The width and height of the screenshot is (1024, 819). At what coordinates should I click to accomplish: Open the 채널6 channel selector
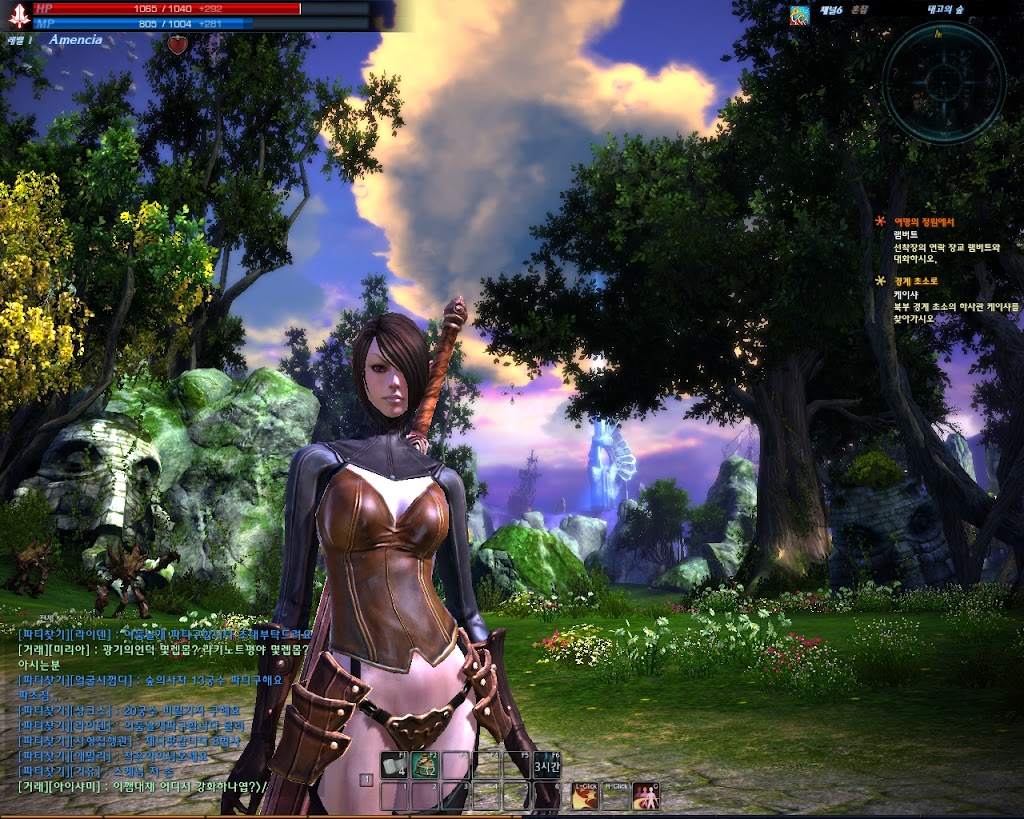pos(830,11)
